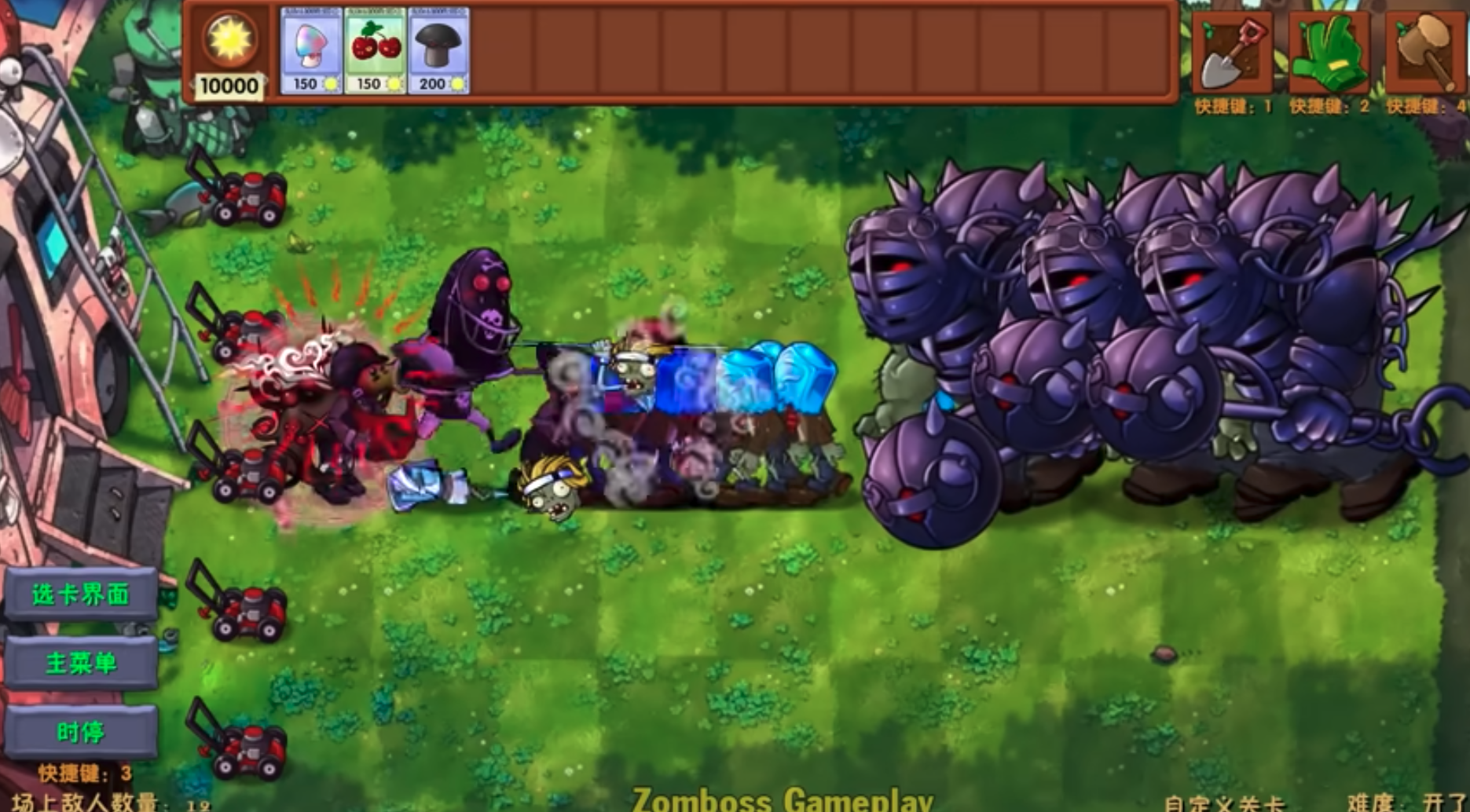The width and height of the screenshot is (1470, 812).
Task: Select the Doom-shroom seed packet costing 200
Action: click(x=438, y=51)
